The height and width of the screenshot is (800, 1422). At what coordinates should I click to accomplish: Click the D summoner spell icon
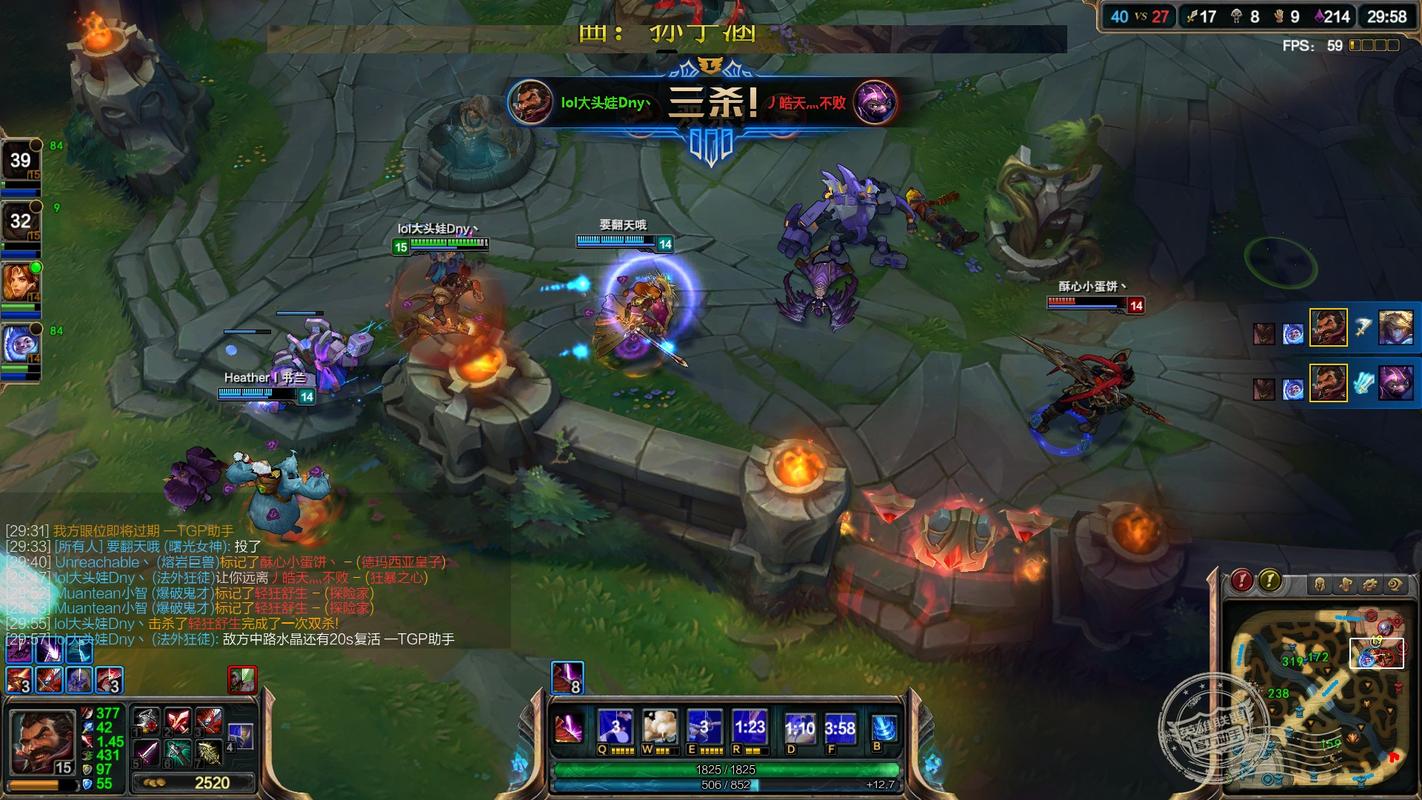click(800, 729)
